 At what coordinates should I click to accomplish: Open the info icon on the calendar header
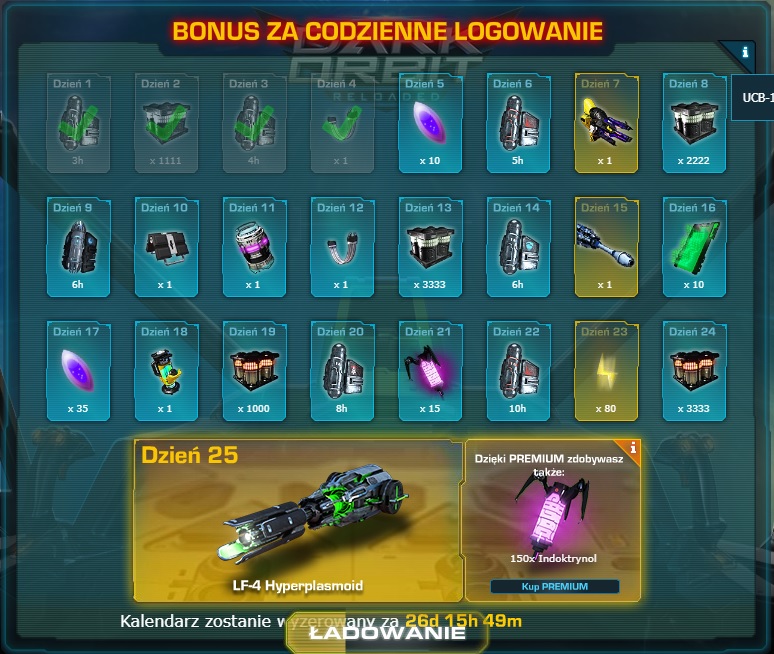(x=744, y=52)
